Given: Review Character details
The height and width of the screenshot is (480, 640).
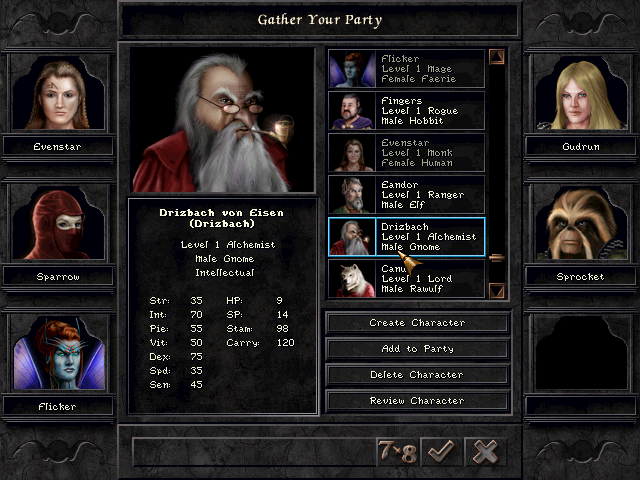Looking at the screenshot, I should coord(417,401).
